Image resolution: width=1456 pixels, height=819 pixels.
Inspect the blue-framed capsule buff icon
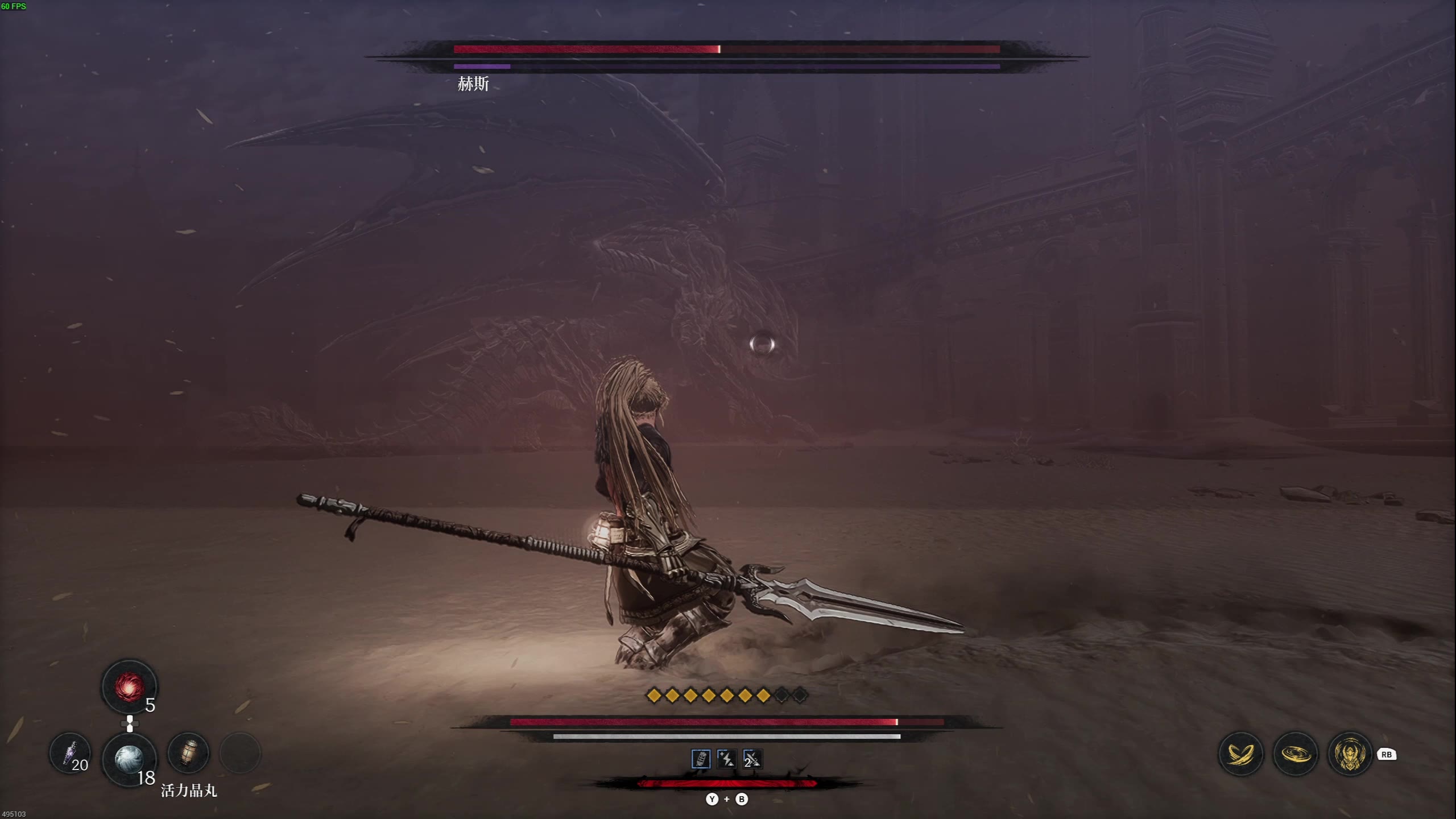[x=701, y=759]
